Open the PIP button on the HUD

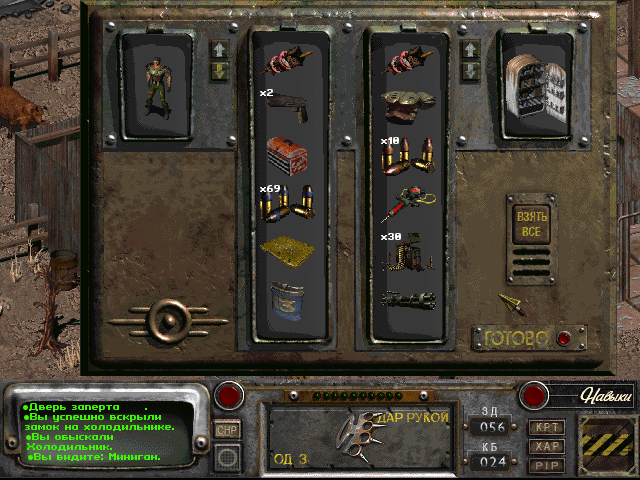point(546,464)
